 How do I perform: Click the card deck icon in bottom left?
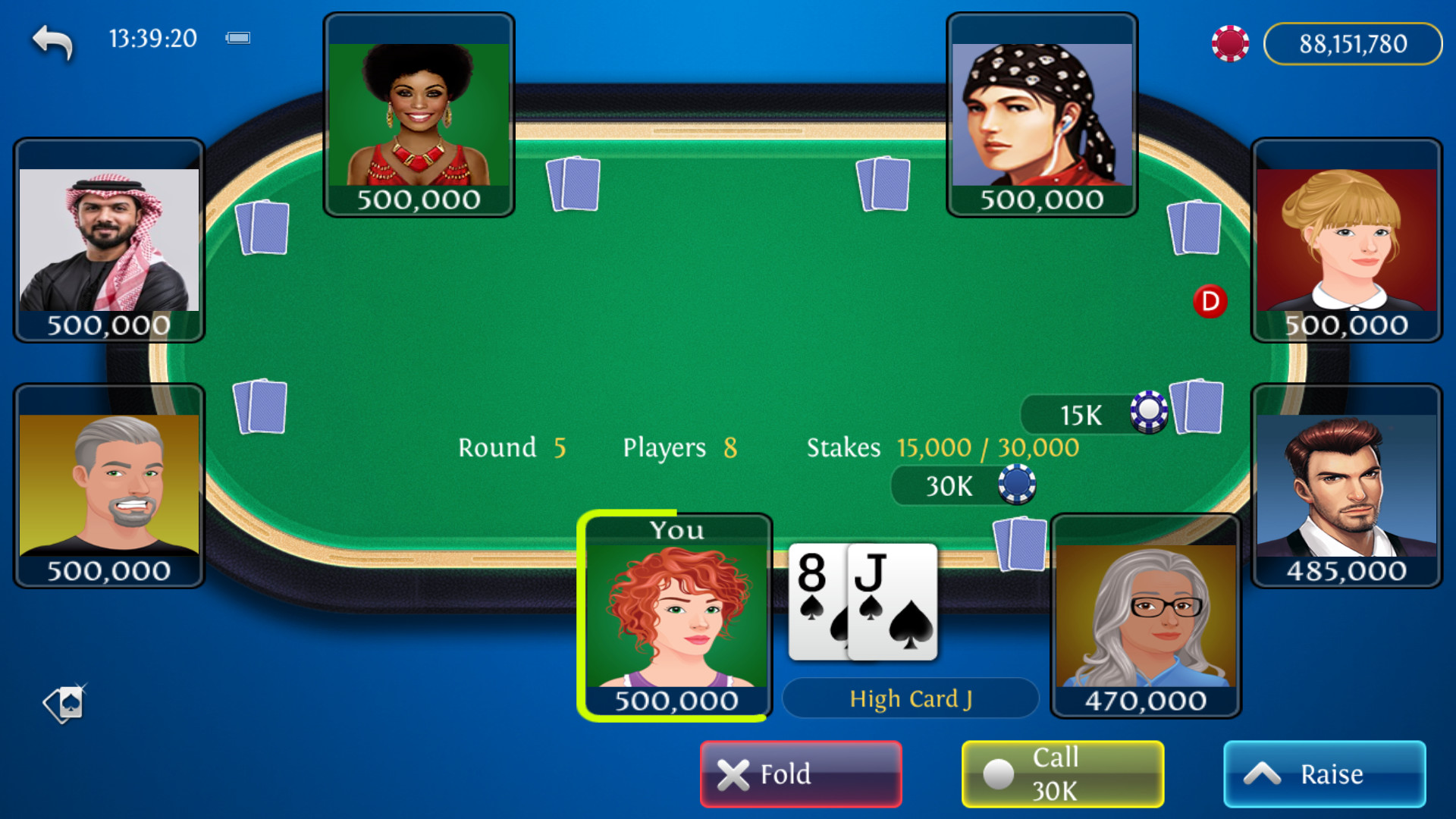click(x=64, y=705)
